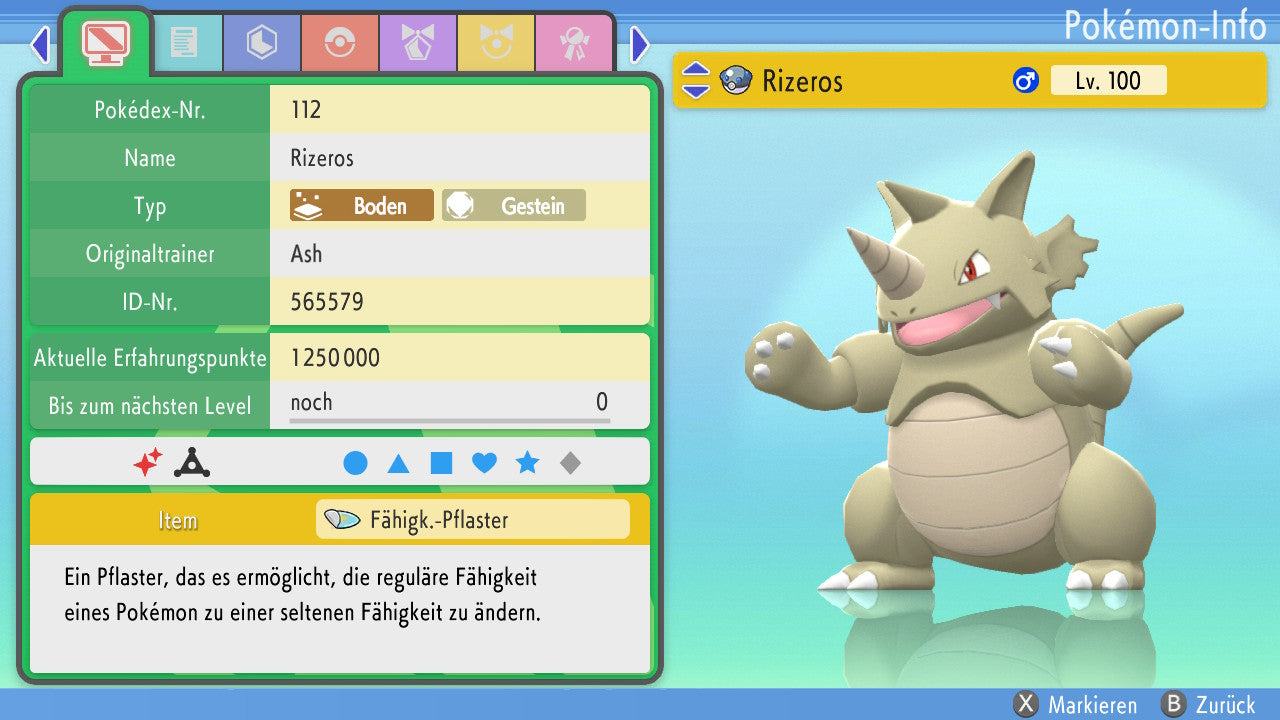Switch to the trainer memo document tab
This screenshot has width=1280, height=720.
183,43
